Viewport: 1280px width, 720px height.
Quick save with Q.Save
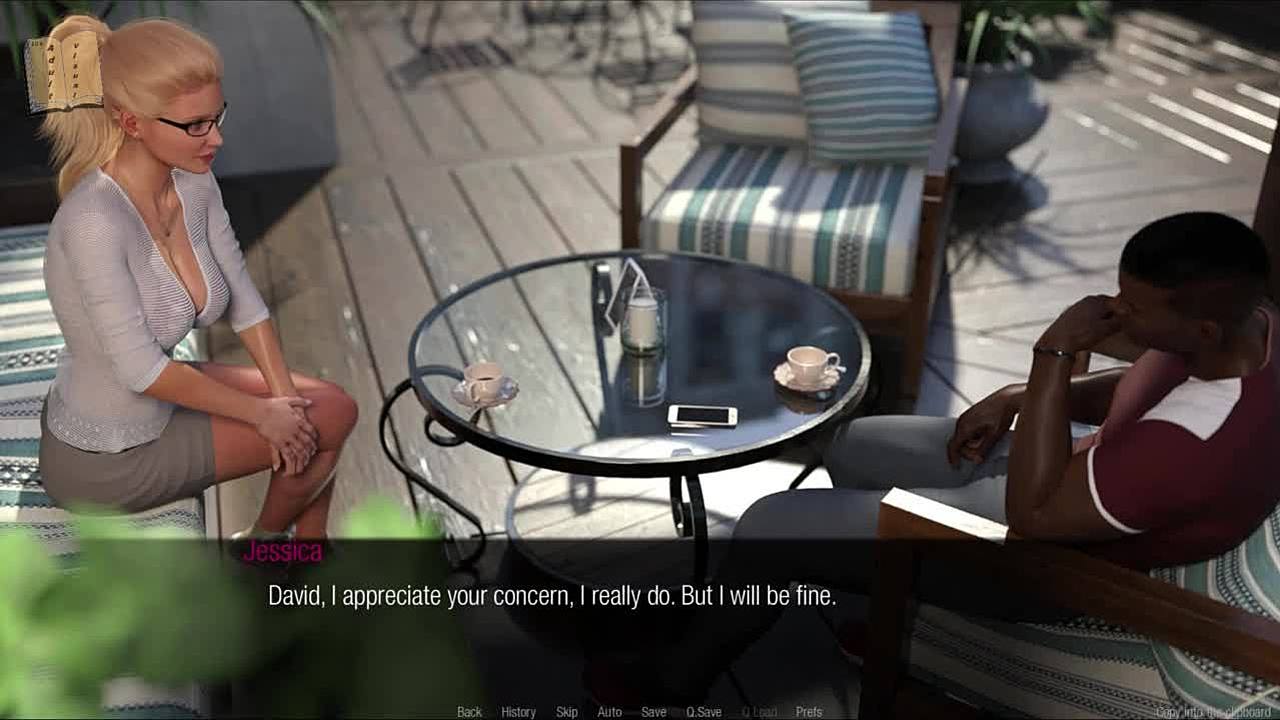coord(703,712)
